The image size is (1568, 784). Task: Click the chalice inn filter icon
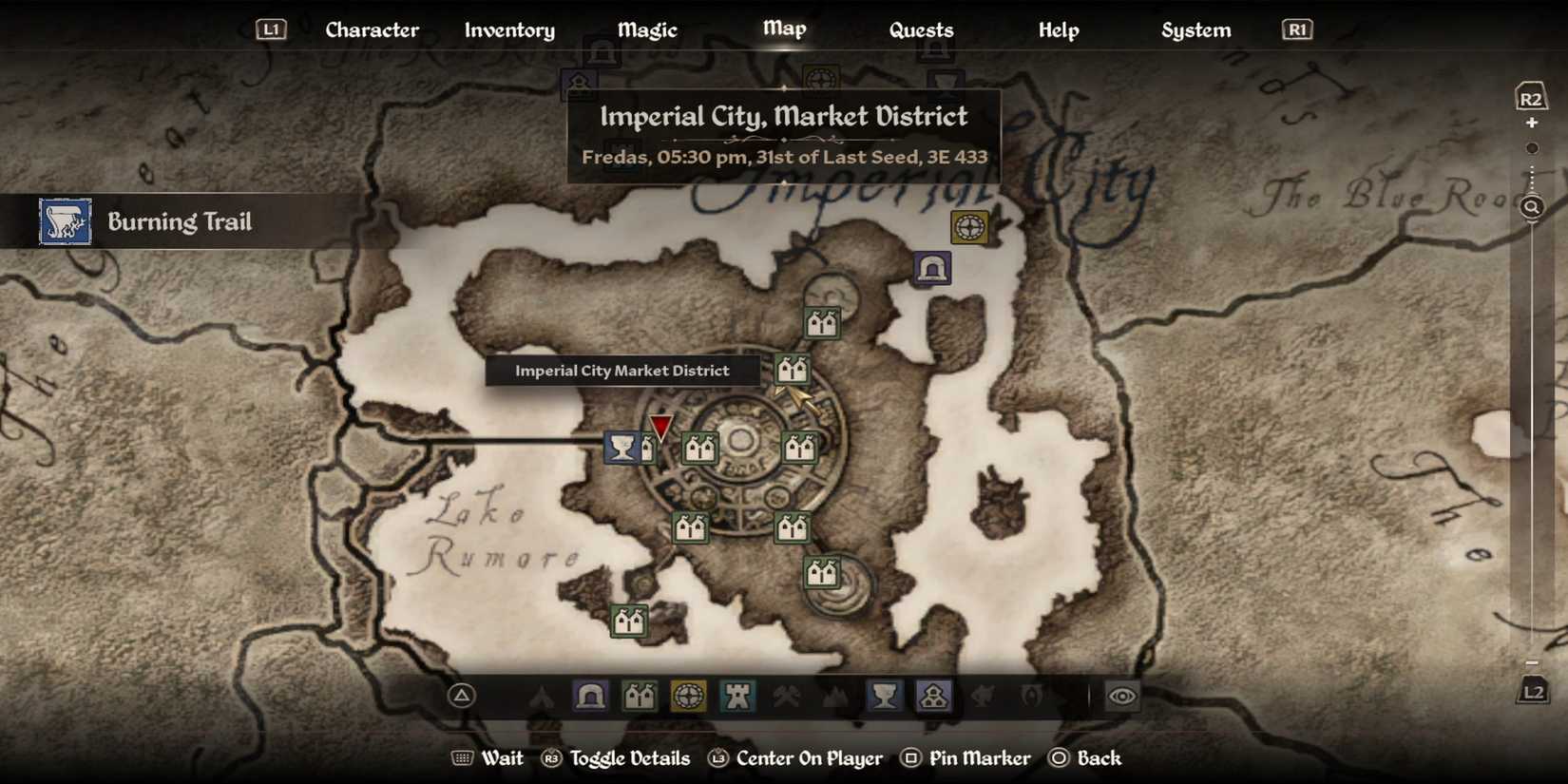(x=886, y=697)
